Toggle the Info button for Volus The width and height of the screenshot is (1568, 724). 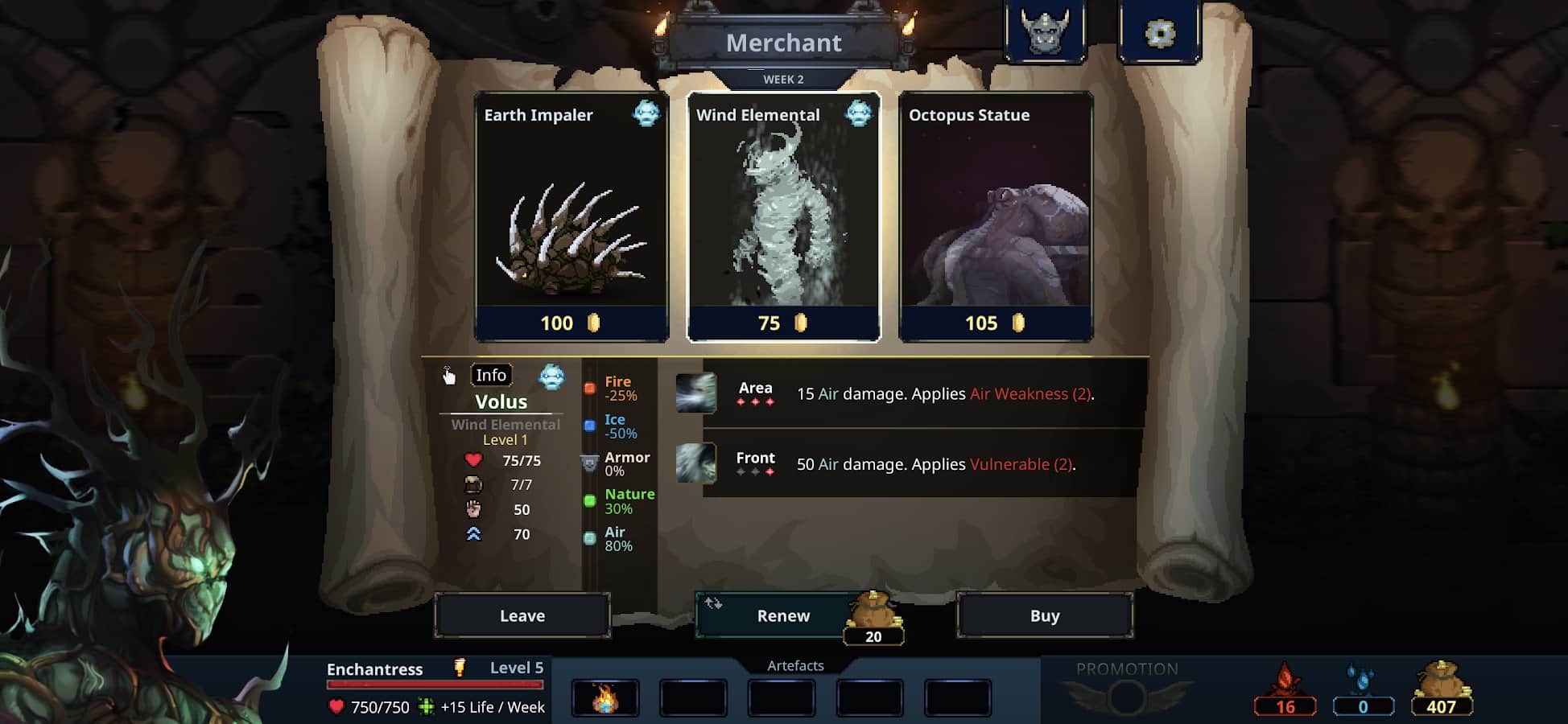click(x=491, y=375)
